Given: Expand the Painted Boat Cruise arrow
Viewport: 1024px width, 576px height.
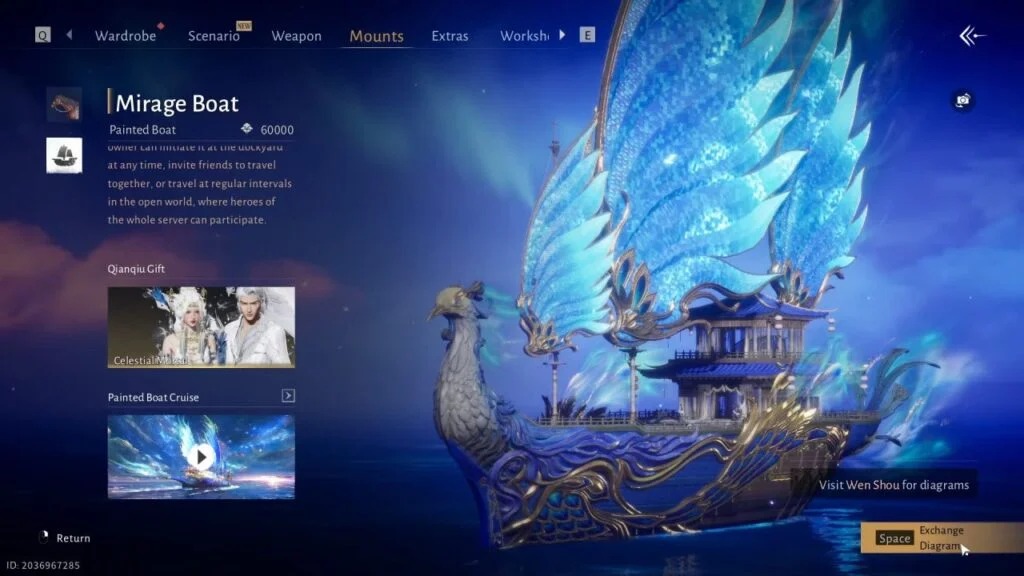Looking at the screenshot, I should [x=288, y=396].
